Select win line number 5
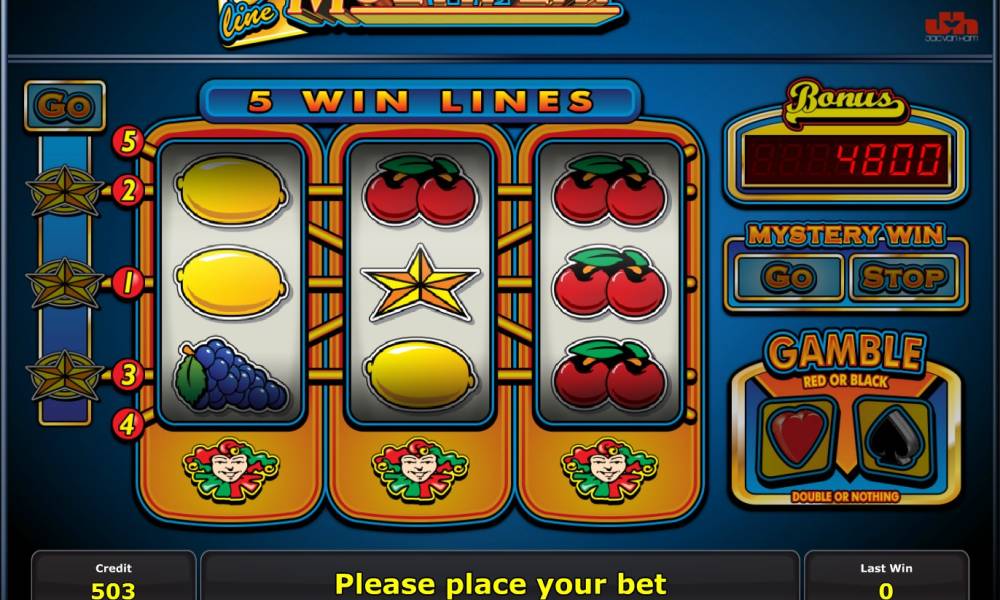Screen dimensions: 1000x600 pos(128,141)
